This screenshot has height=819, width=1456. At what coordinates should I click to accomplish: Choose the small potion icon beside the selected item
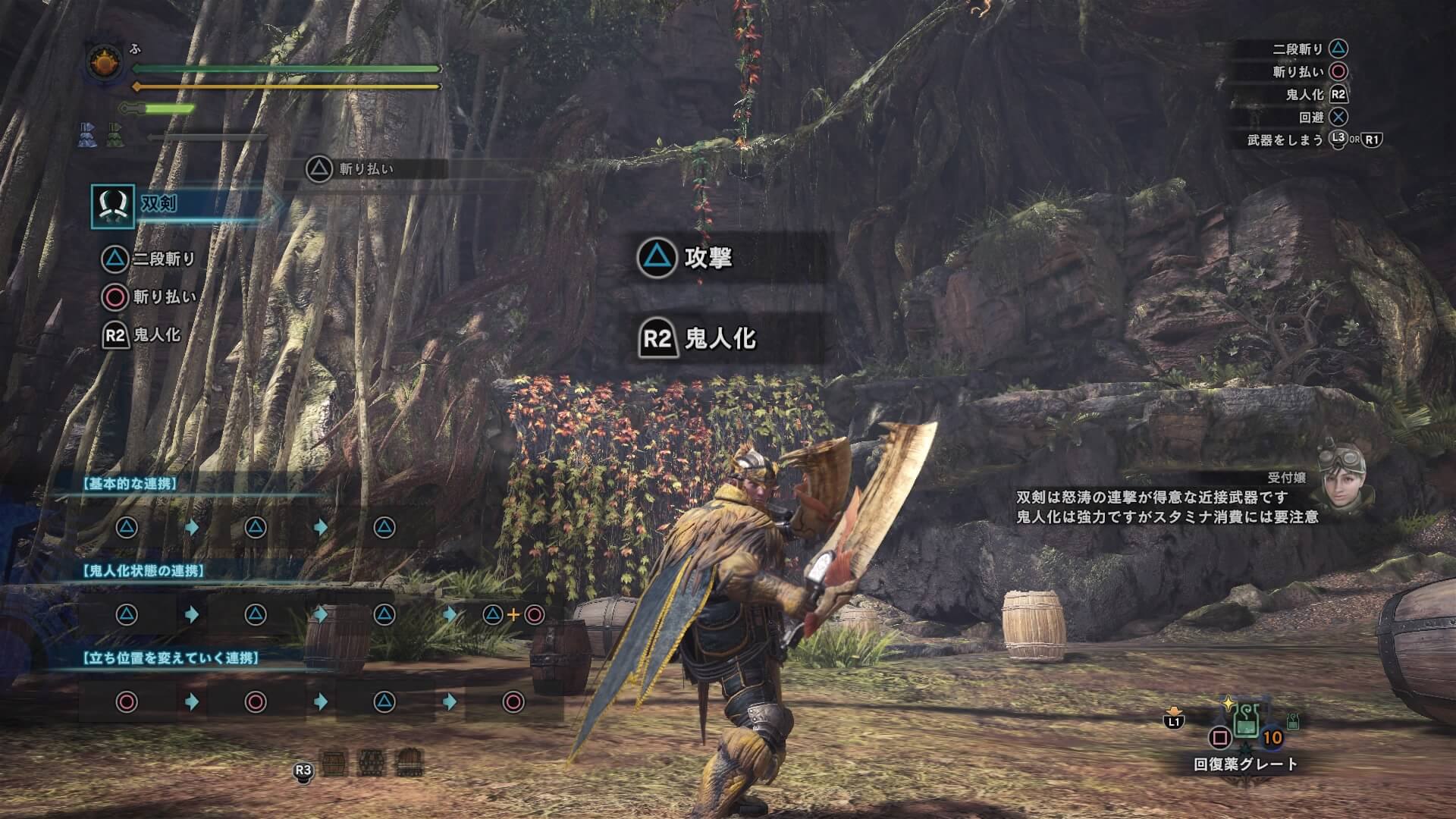pos(1293,721)
